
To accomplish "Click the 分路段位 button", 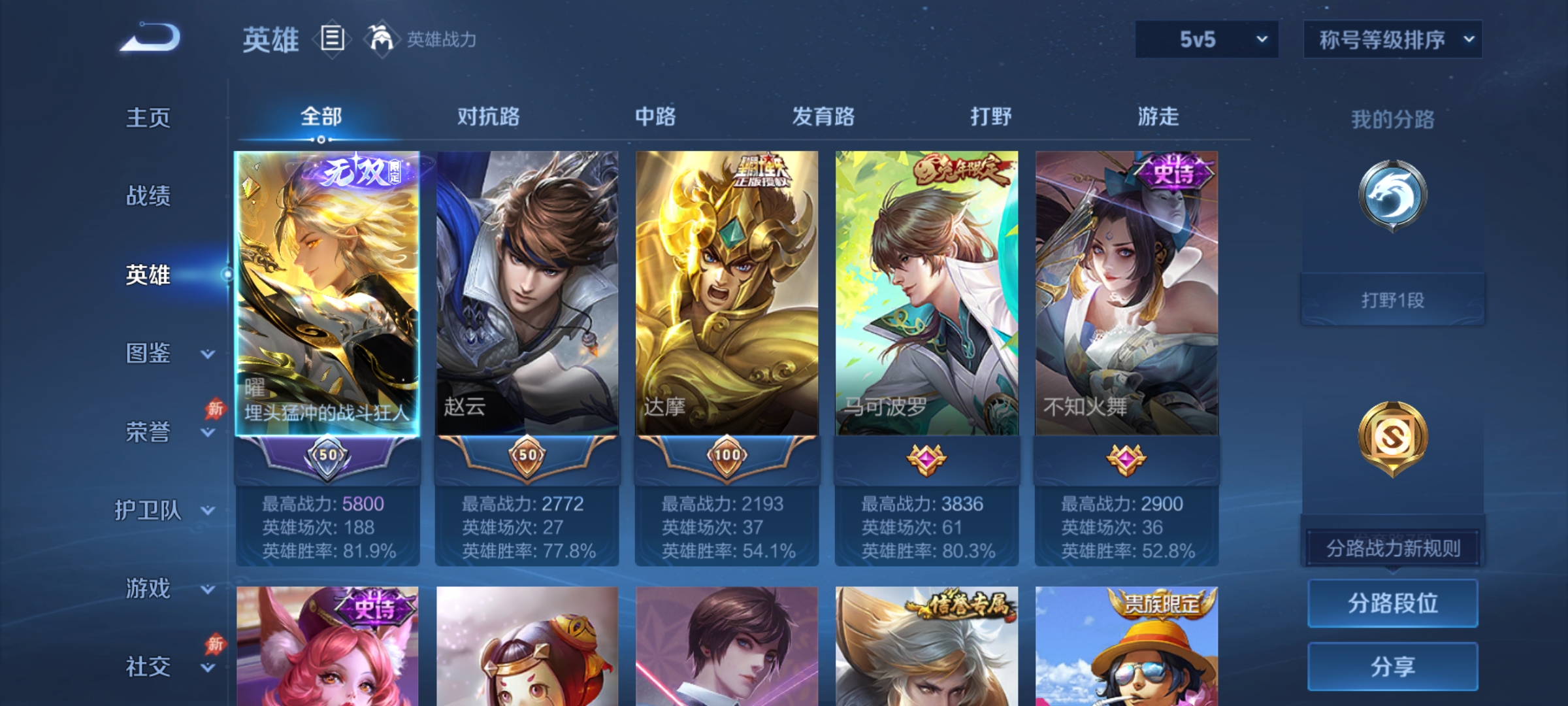I will click(1392, 603).
